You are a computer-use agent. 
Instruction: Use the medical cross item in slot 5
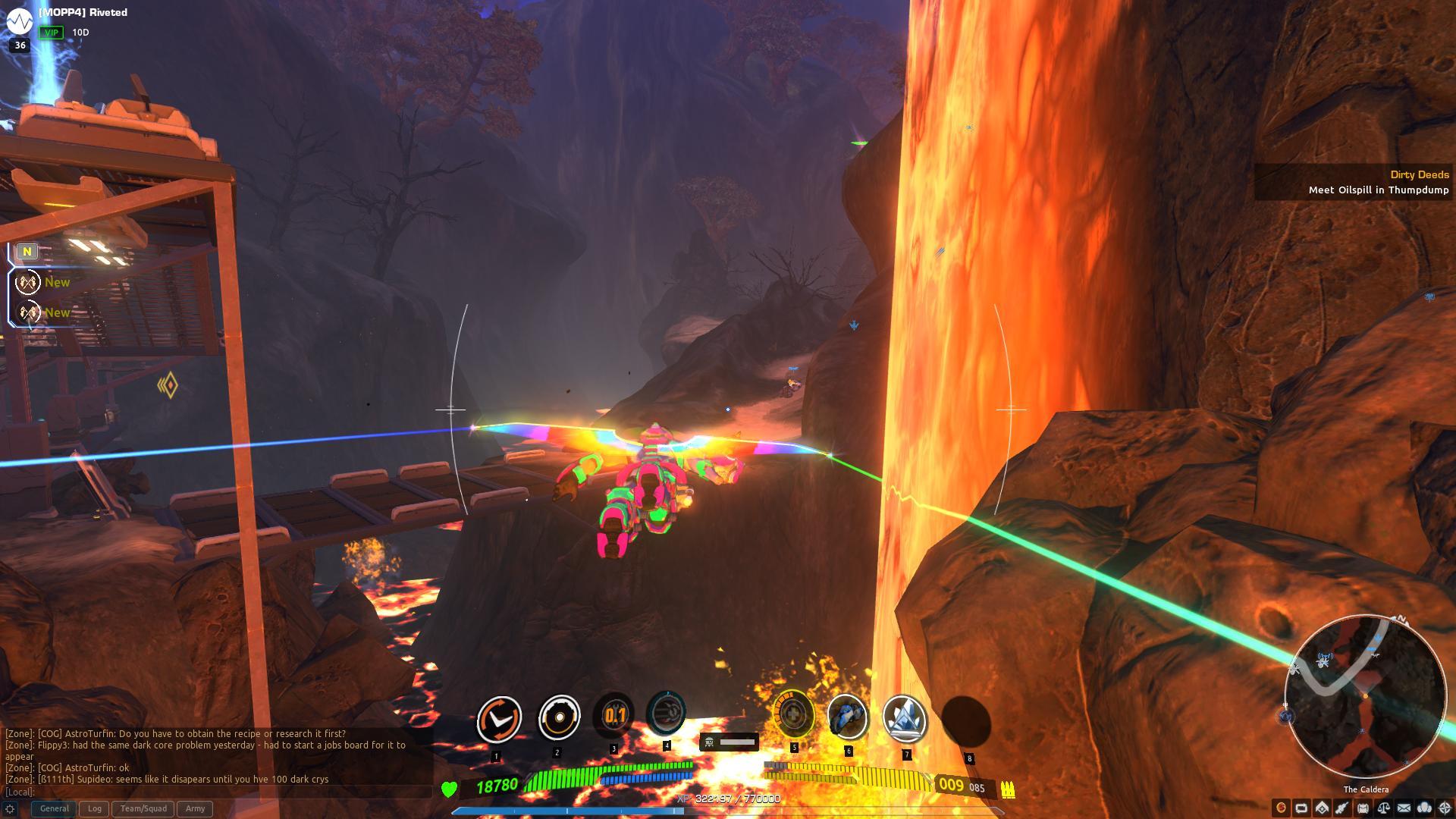[793, 714]
